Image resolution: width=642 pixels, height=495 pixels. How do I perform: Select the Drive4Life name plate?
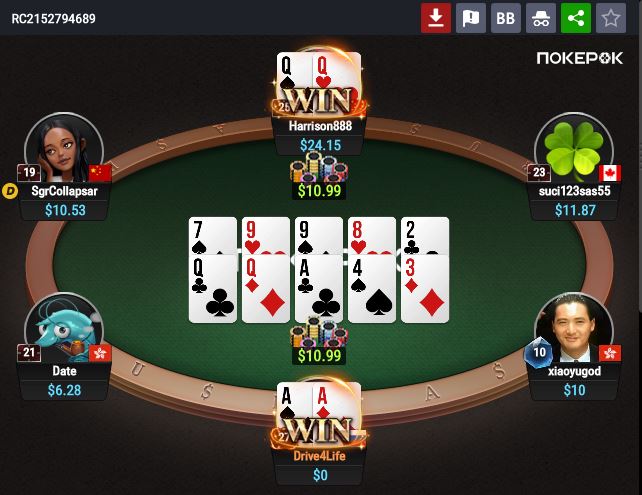[x=320, y=456]
